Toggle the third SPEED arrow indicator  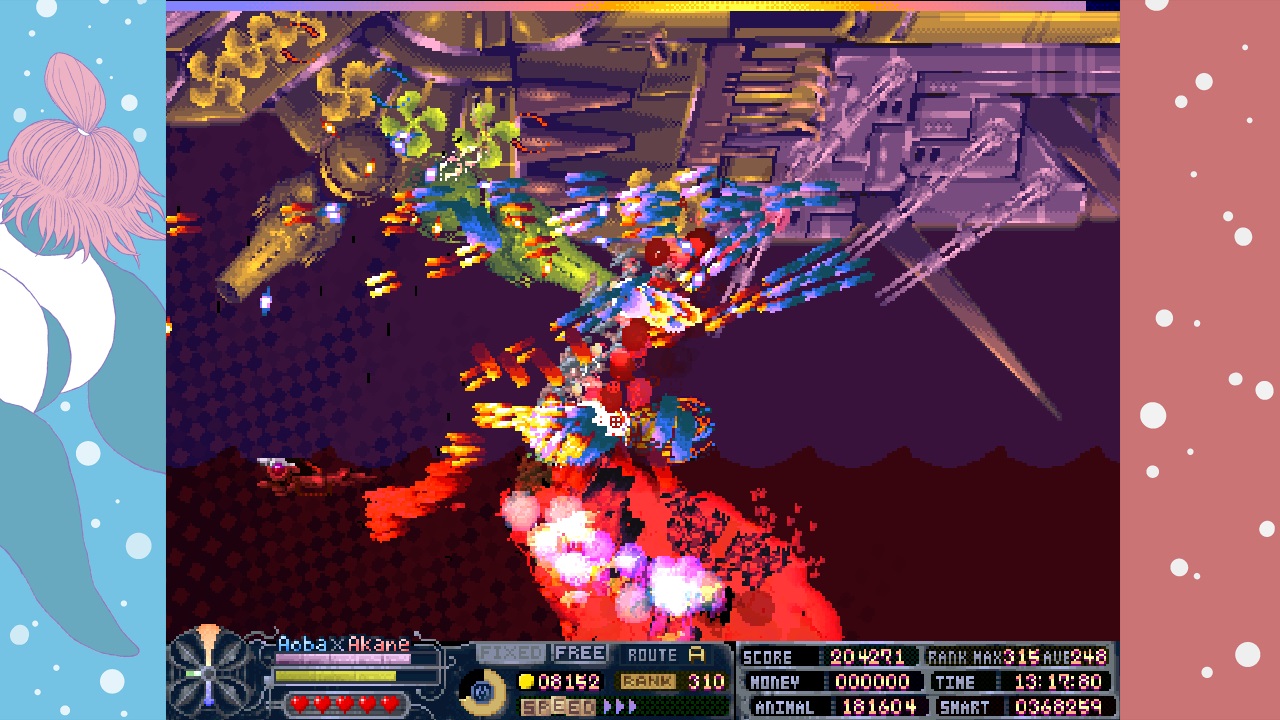630,707
